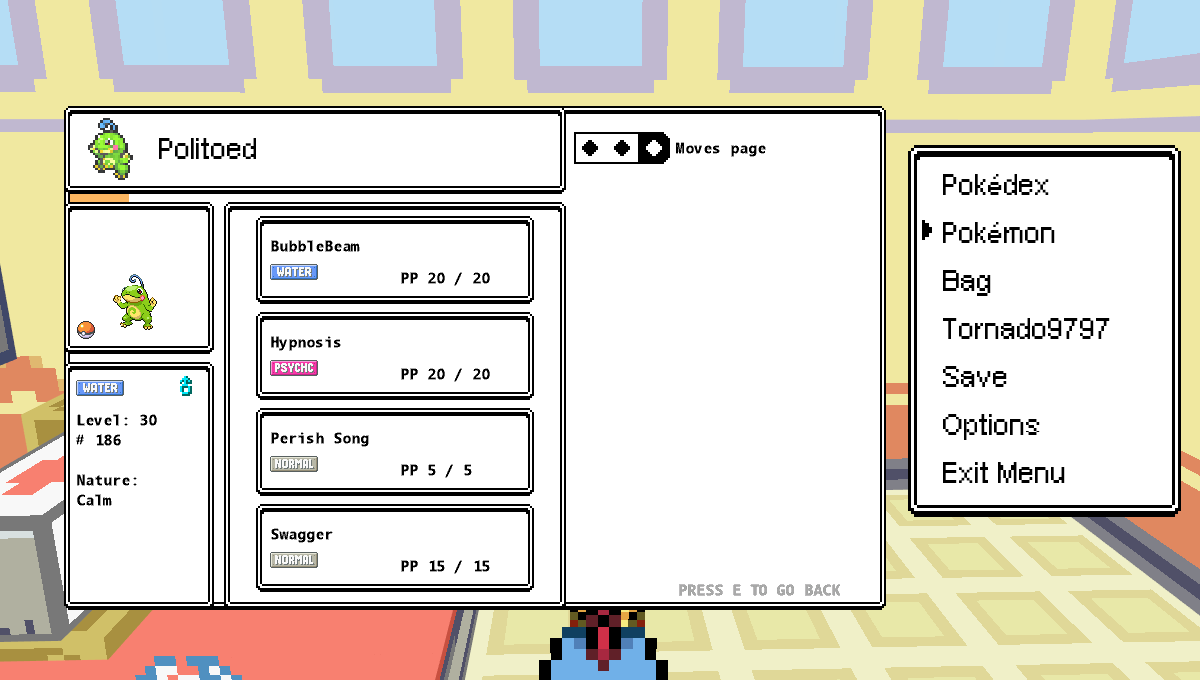Switch to the first summary page dot
This screenshot has height=680, width=1200.
pyautogui.click(x=590, y=149)
